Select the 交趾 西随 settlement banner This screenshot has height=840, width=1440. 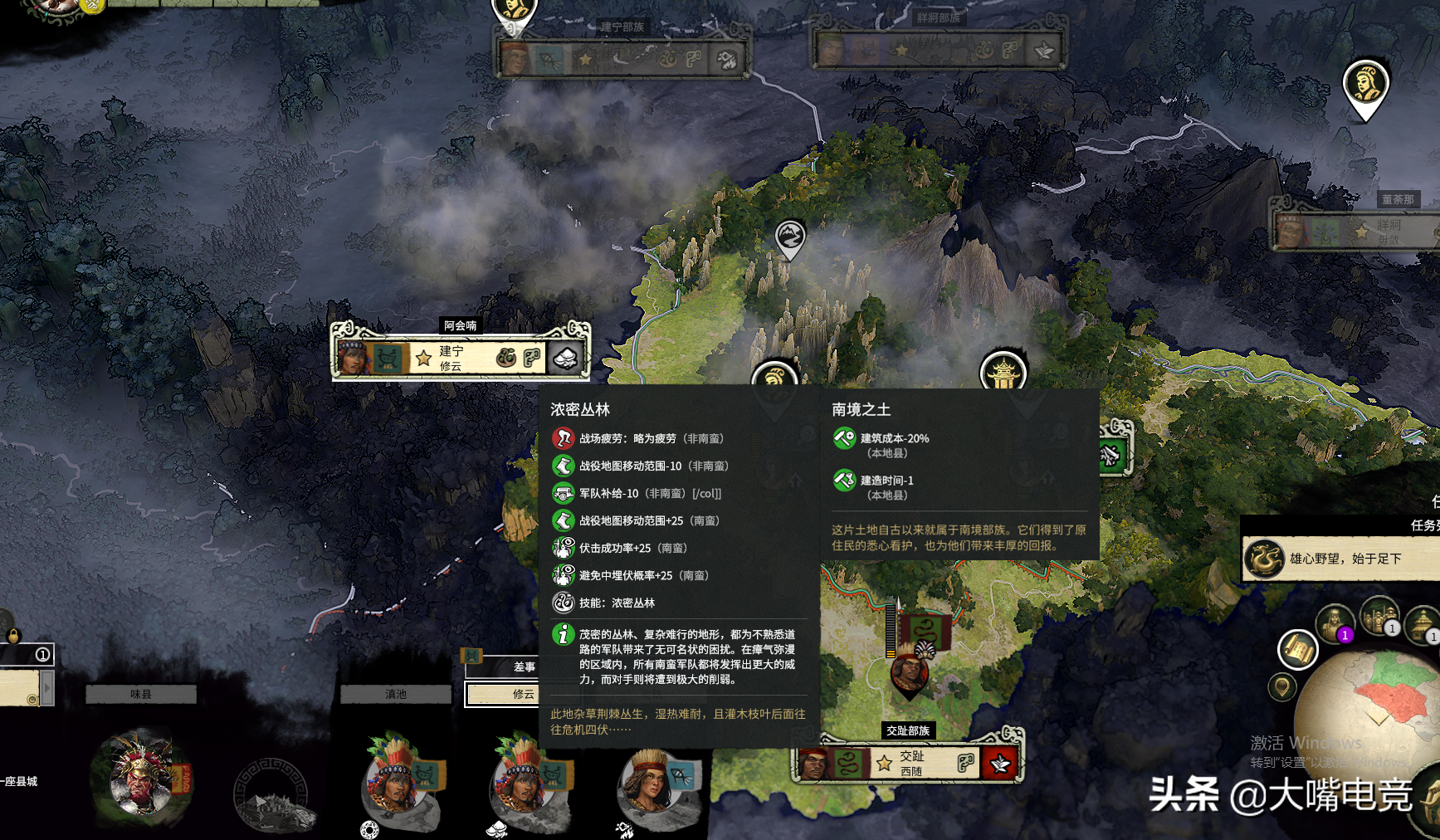pyautogui.click(x=908, y=763)
